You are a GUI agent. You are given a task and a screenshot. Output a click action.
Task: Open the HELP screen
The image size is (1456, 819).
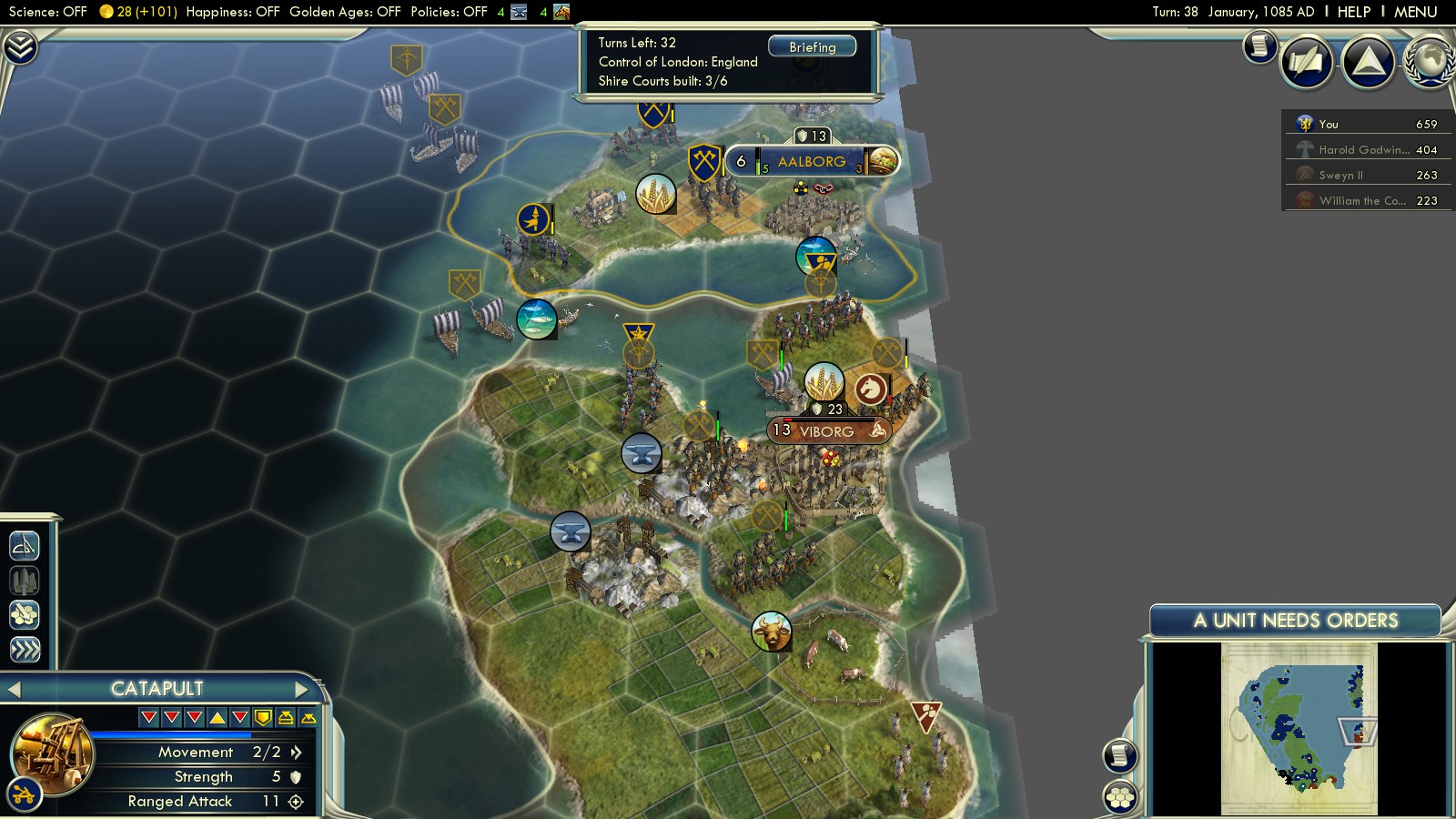1353,12
